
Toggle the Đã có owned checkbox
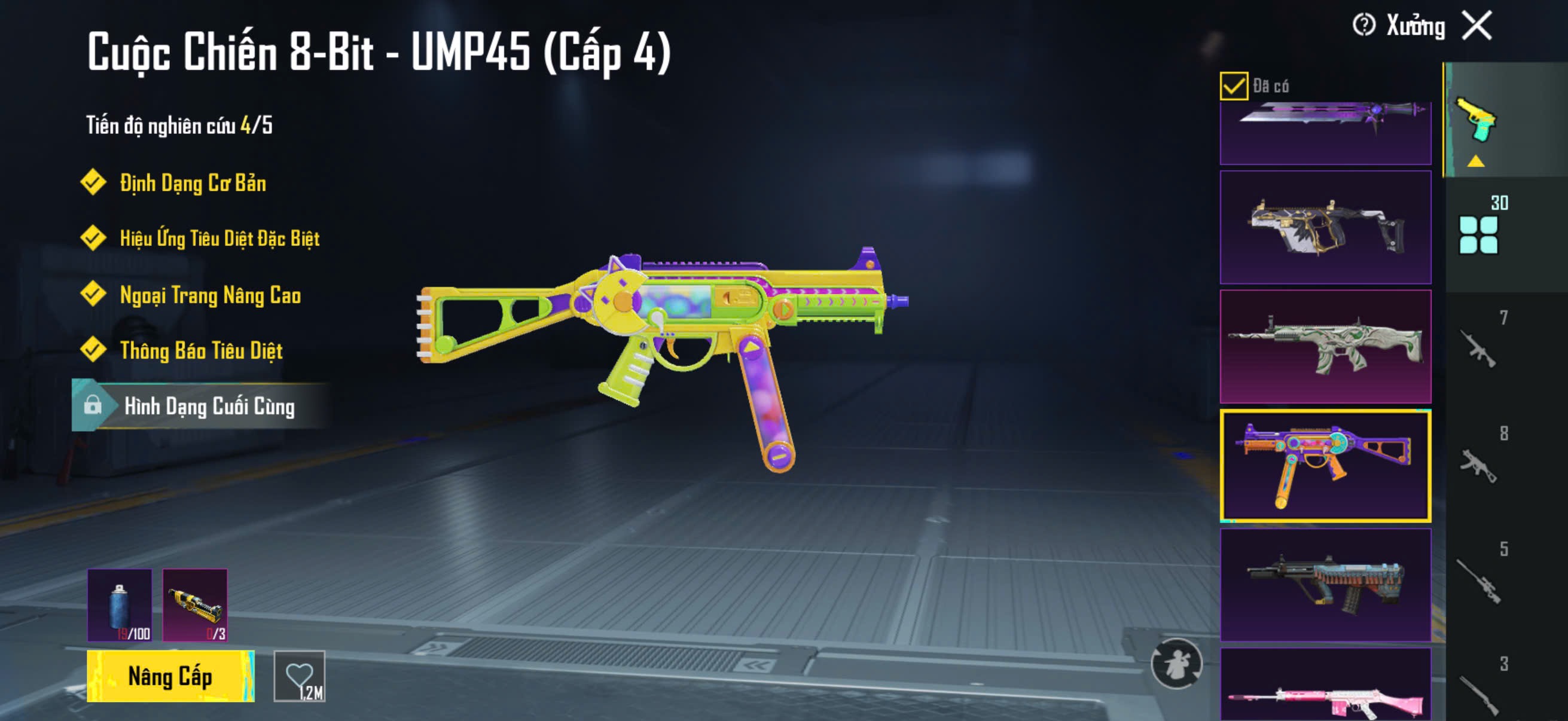pyautogui.click(x=1233, y=85)
